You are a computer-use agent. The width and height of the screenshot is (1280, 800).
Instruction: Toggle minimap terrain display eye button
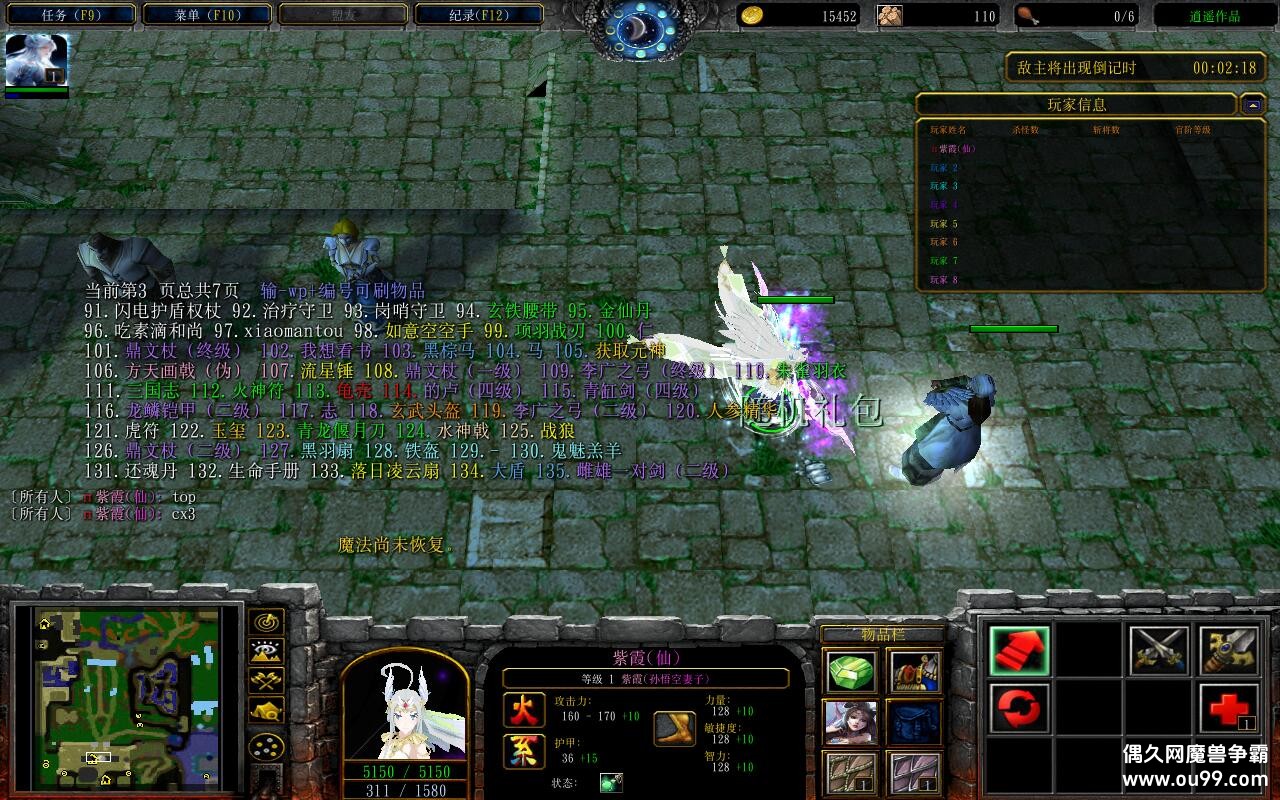(266, 652)
